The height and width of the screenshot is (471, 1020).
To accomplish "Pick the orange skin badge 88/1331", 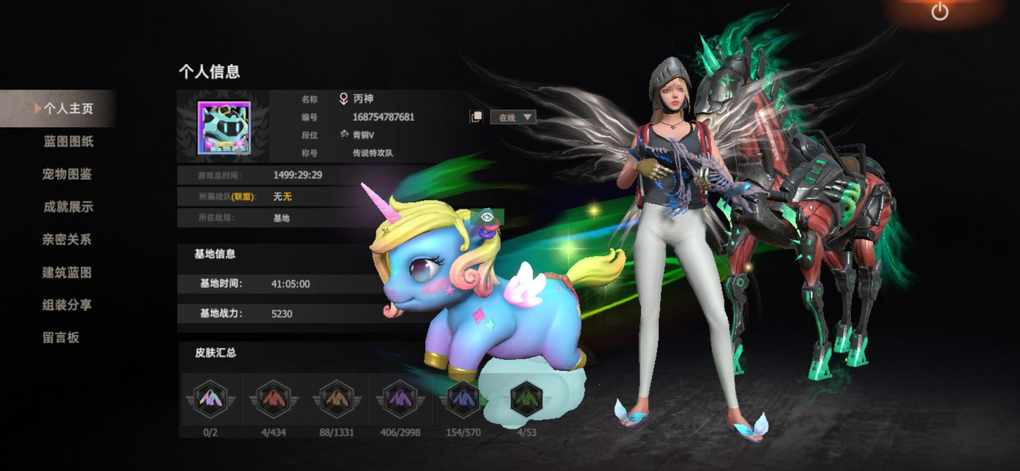I will click(x=334, y=399).
